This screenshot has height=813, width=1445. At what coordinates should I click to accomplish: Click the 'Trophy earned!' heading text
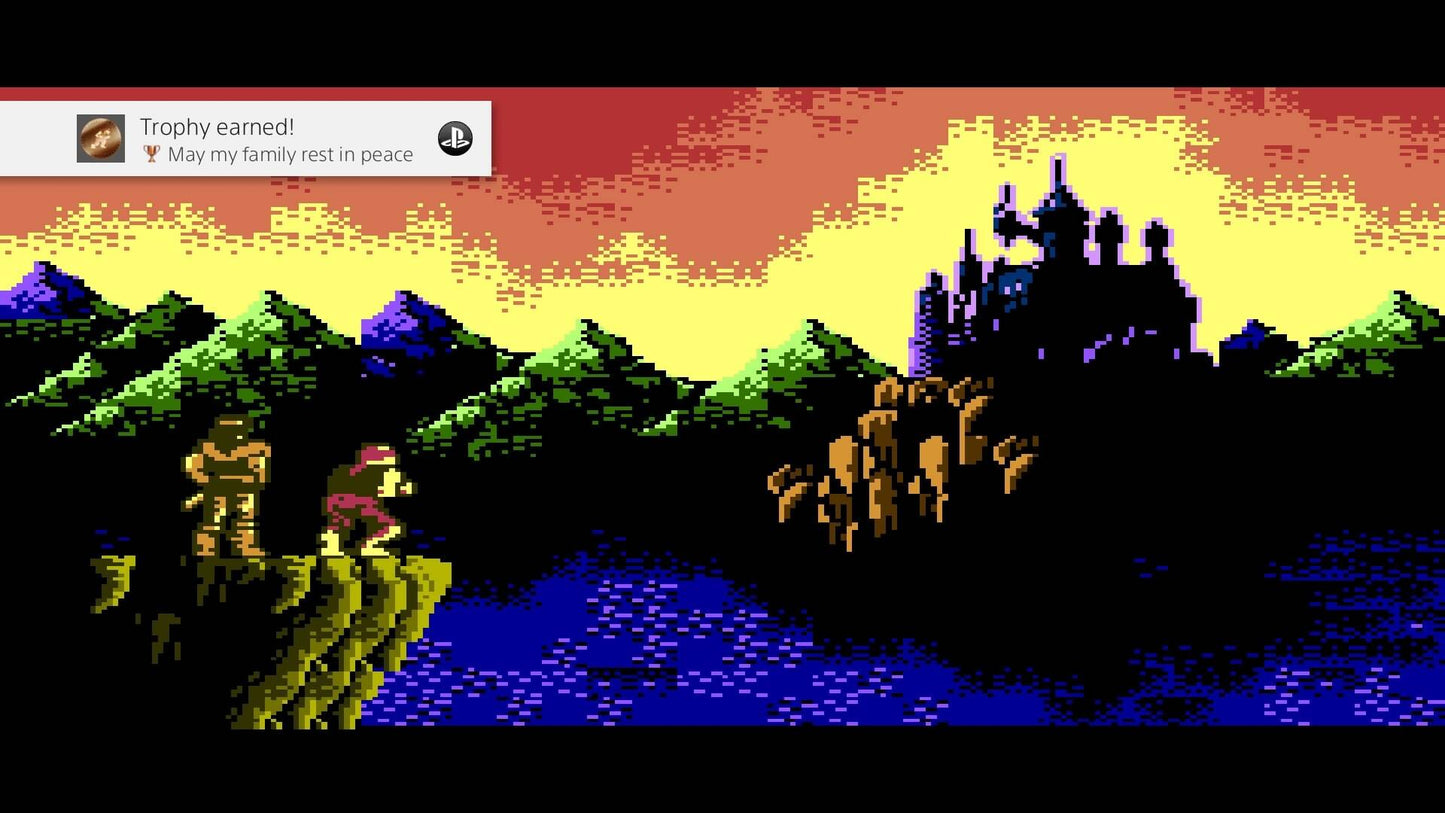click(x=215, y=127)
